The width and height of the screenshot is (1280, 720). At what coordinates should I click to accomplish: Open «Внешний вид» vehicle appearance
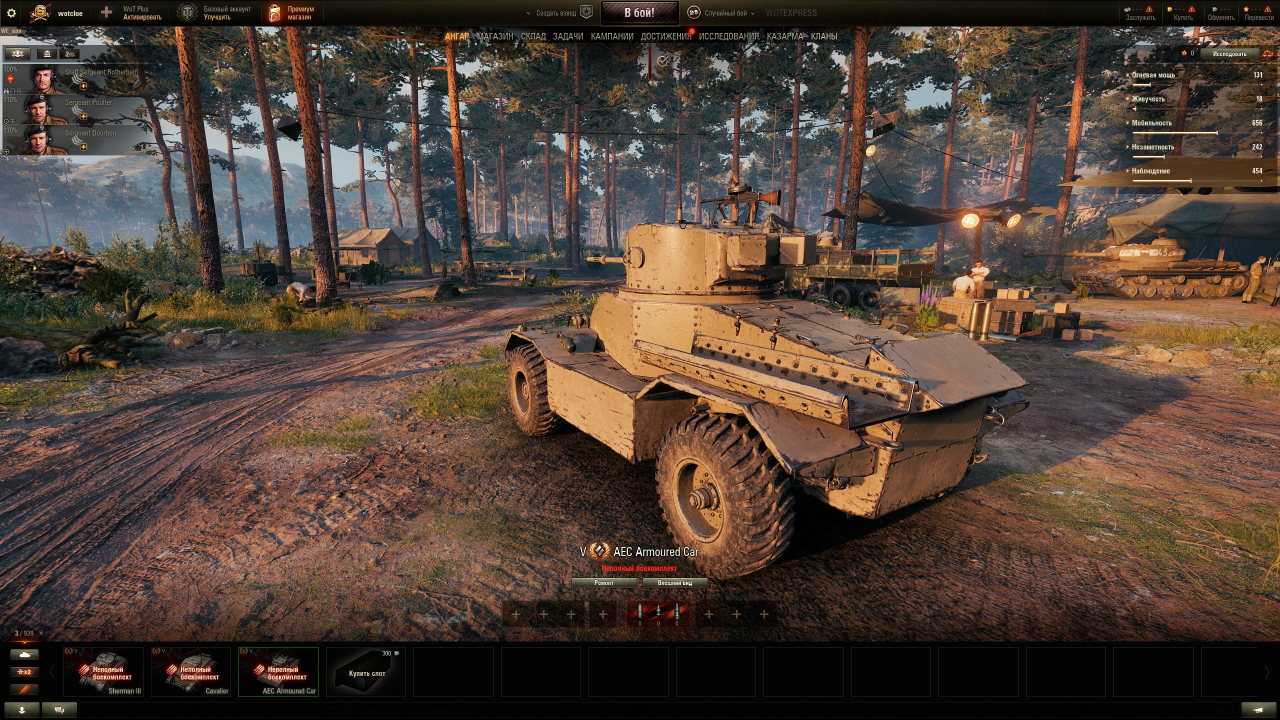pos(674,583)
